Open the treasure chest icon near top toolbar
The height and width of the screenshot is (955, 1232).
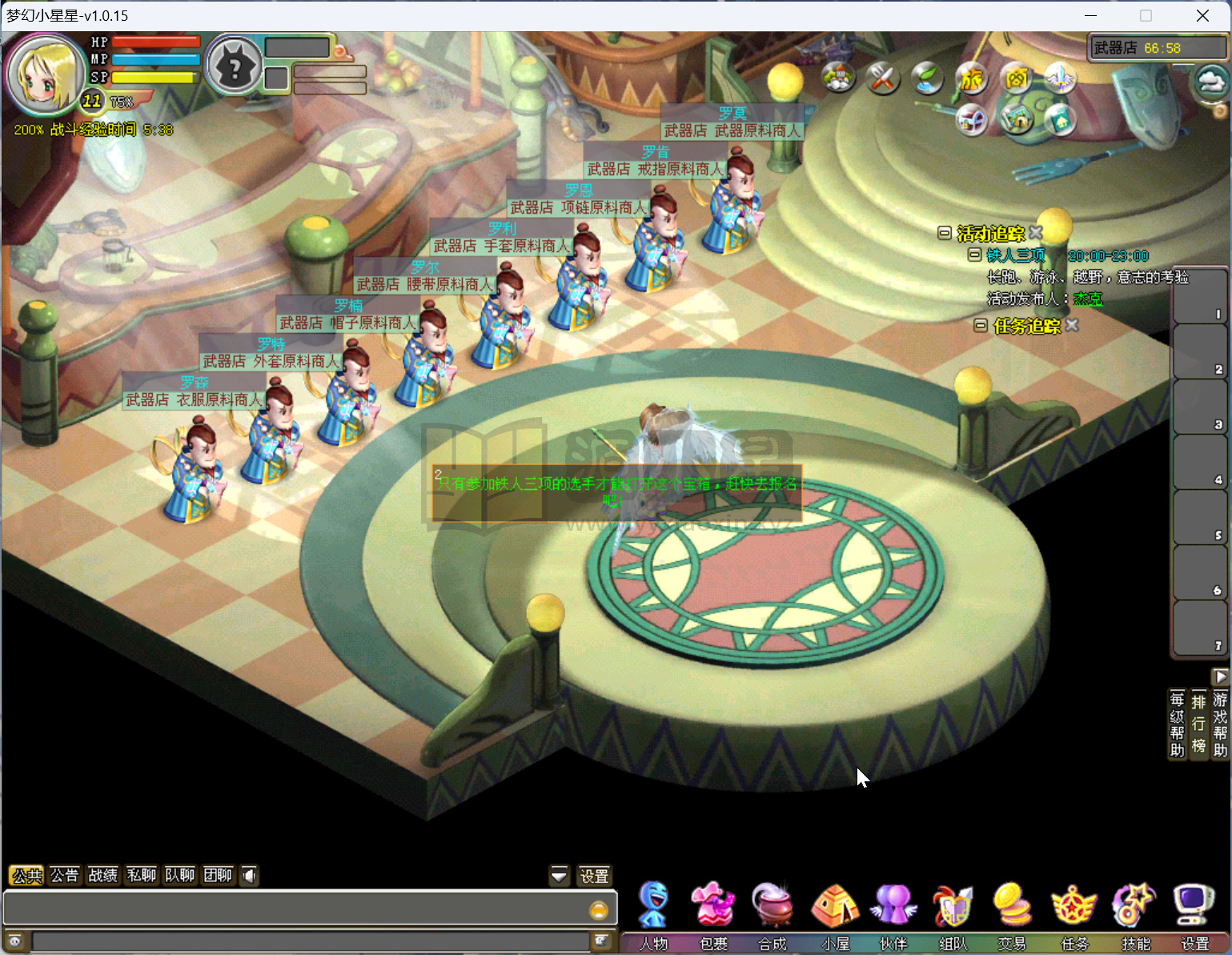click(972, 119)
